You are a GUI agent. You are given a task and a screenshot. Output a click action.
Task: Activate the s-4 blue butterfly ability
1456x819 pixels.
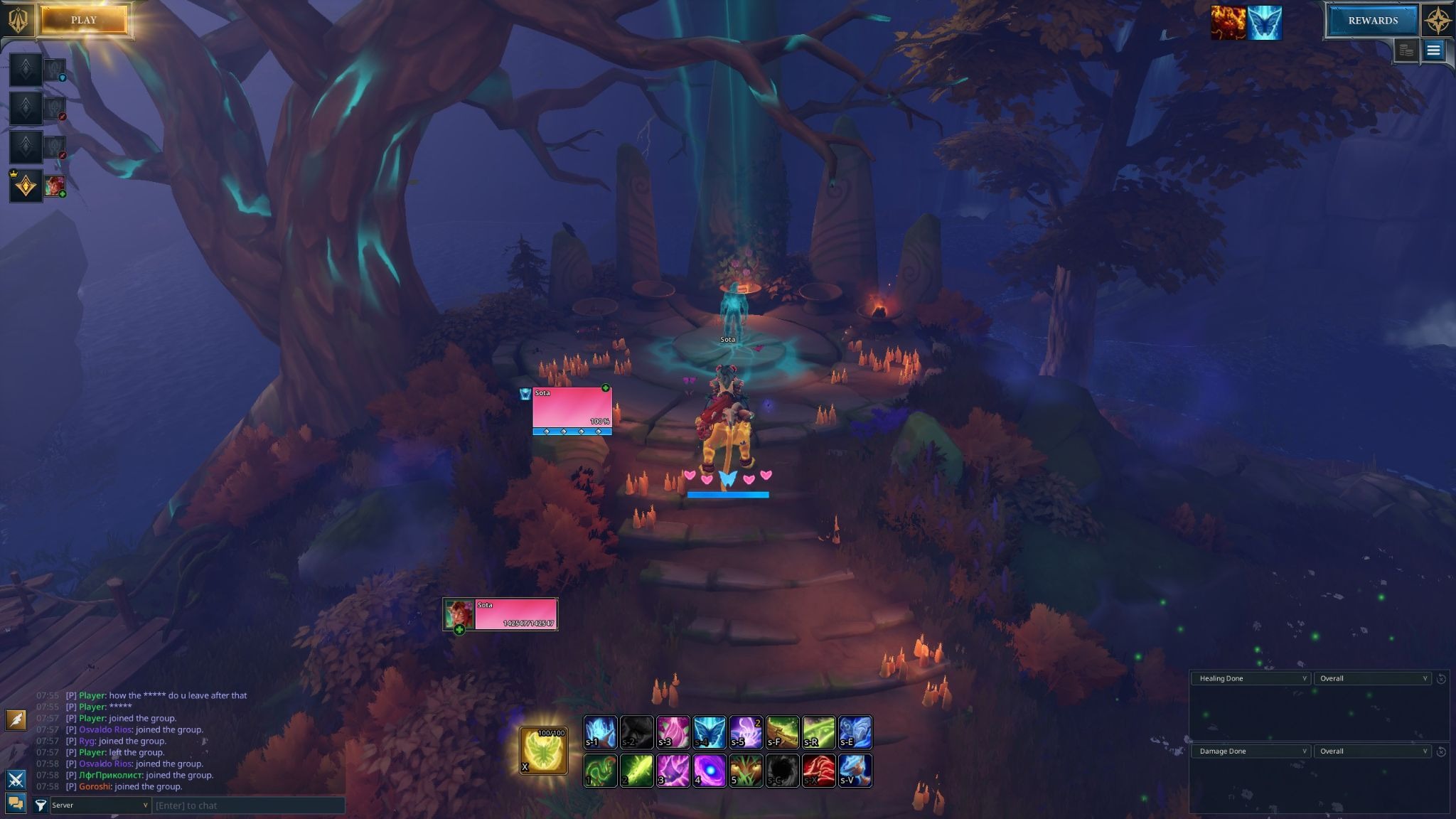point(709,732)
